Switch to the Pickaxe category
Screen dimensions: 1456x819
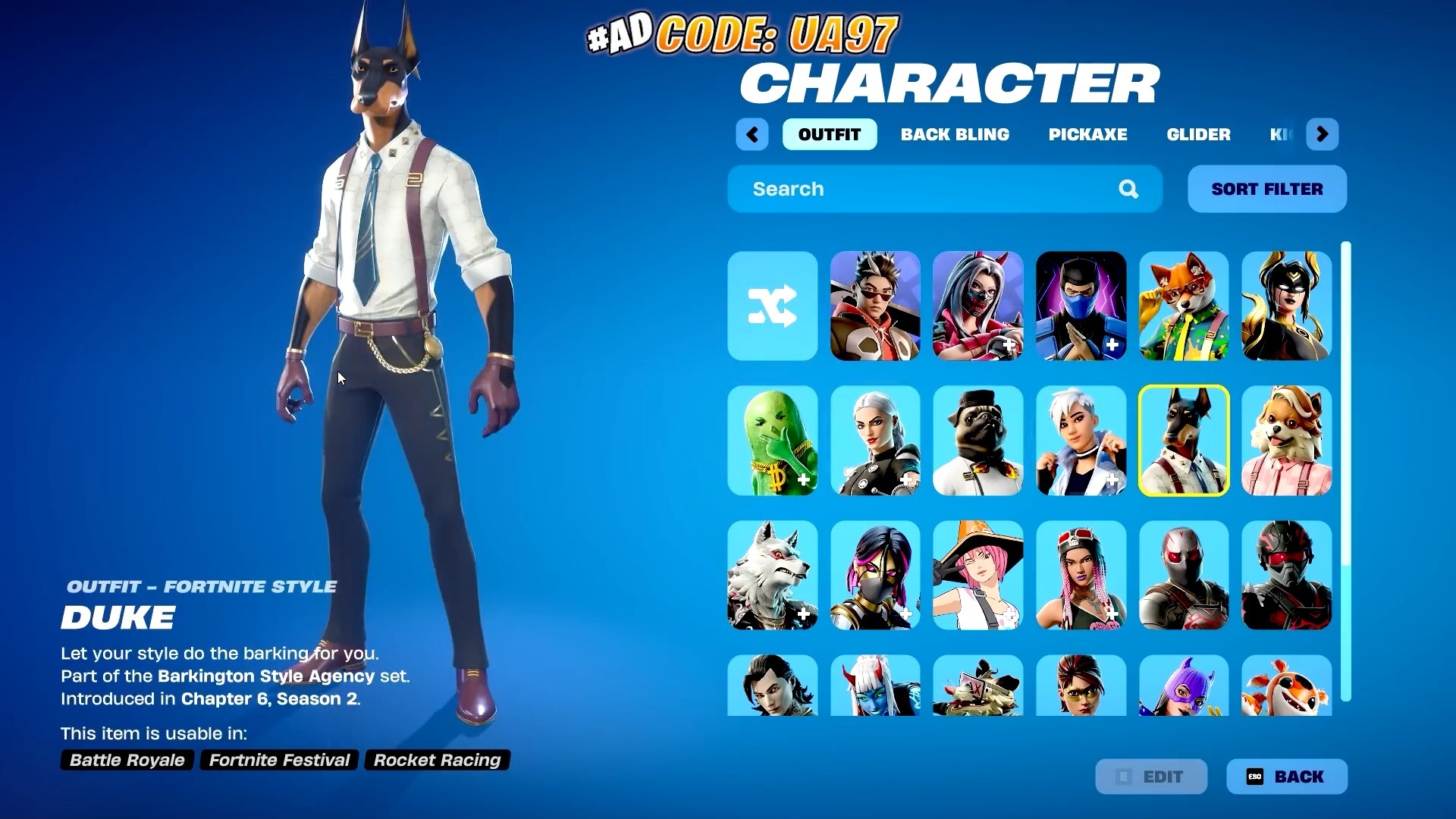(x=1088, y=134)
